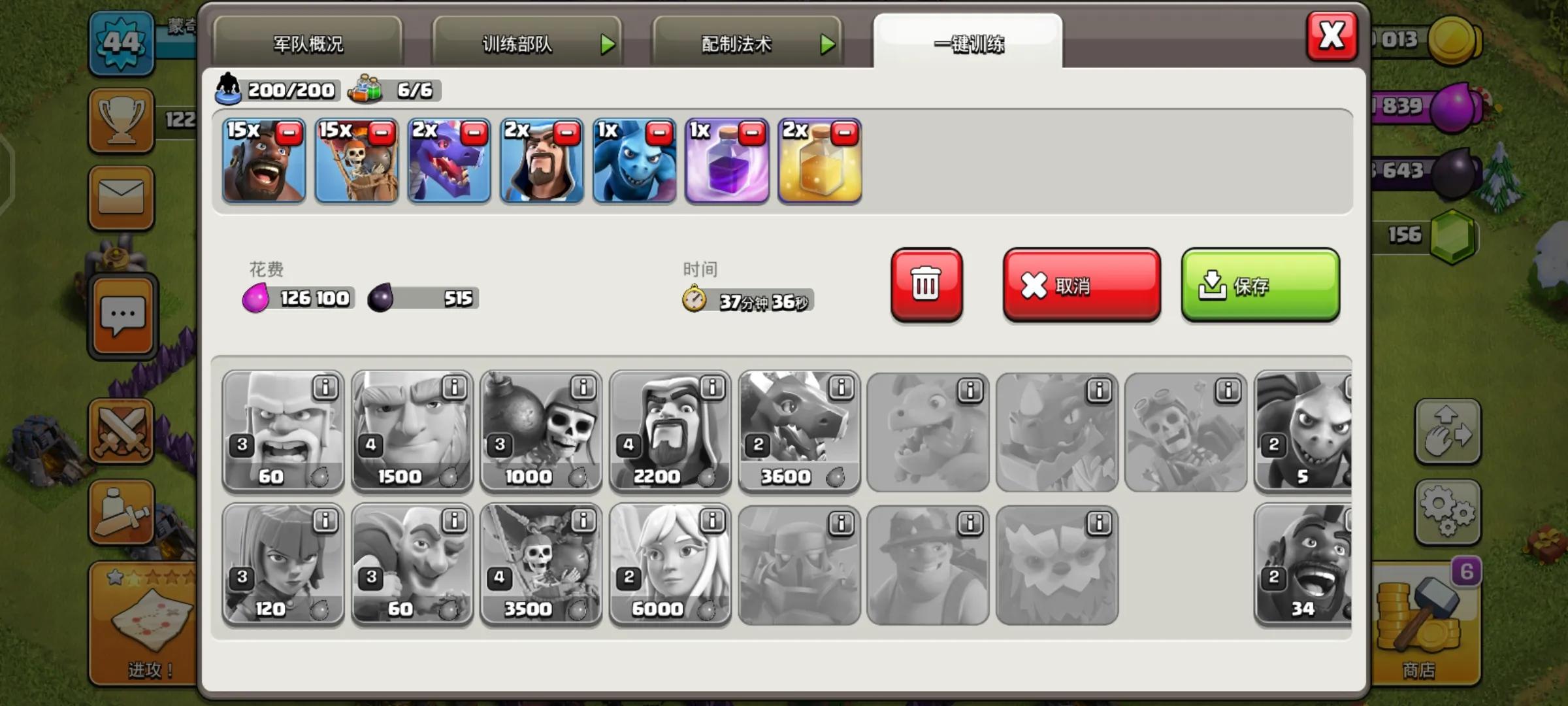Remove a Dragon from the queued army

(x=474, y=134)
